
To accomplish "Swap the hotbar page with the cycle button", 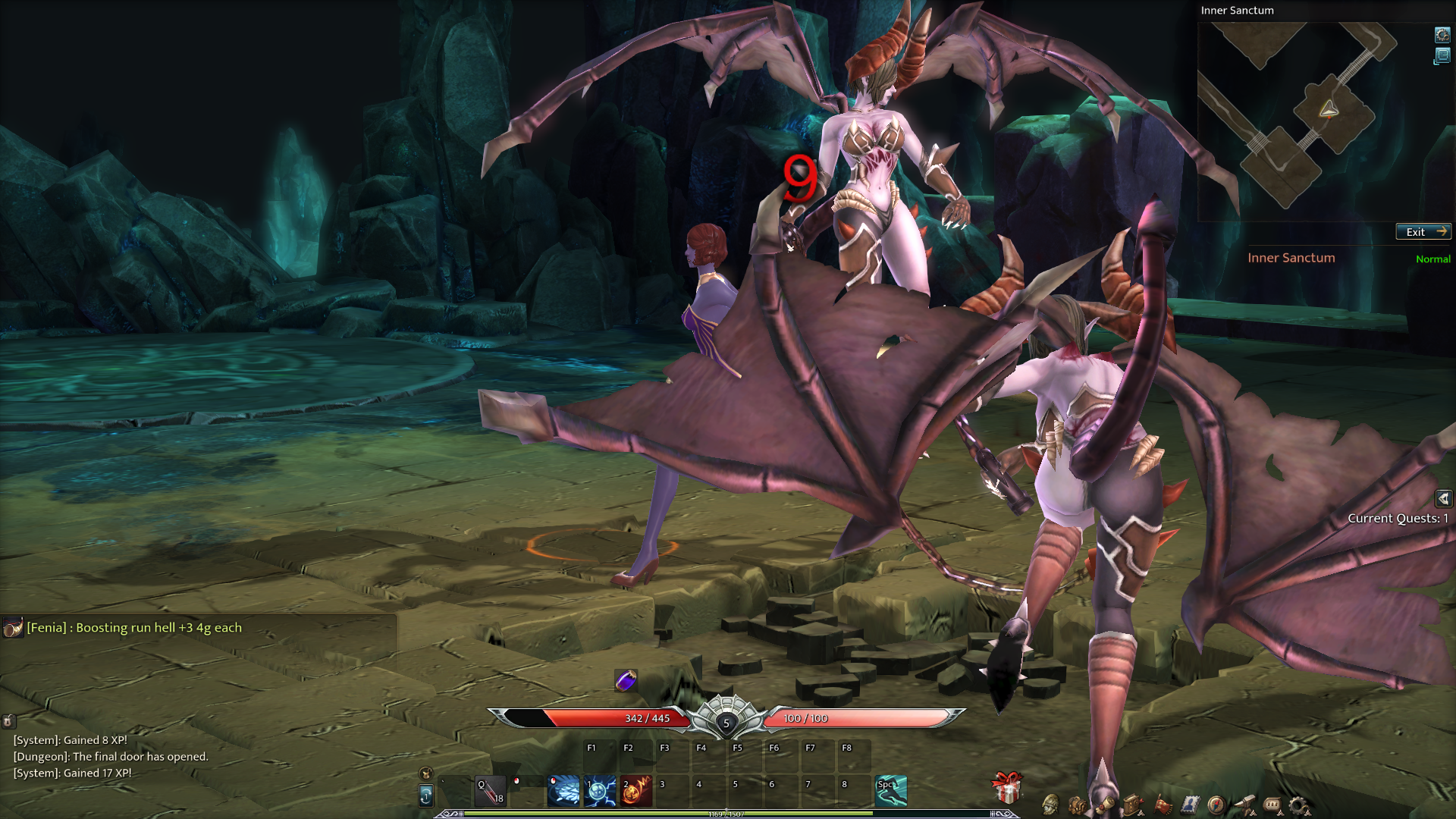I will pyautogui.click(x=426, y=795).
